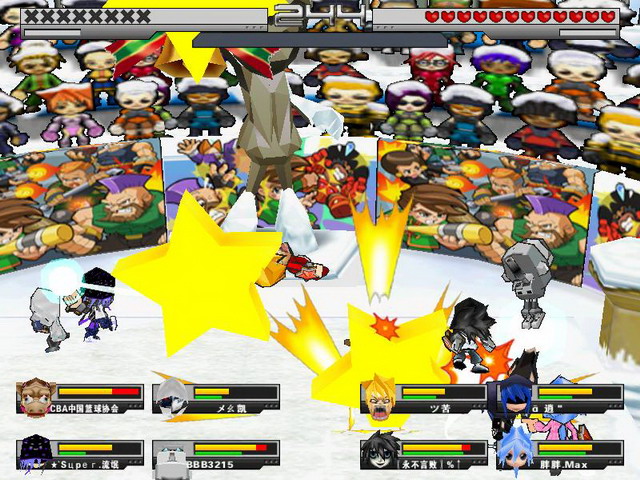
Task: Select the CBA中国篮球协会 player portrait
Action: click(x=36, y=397)
